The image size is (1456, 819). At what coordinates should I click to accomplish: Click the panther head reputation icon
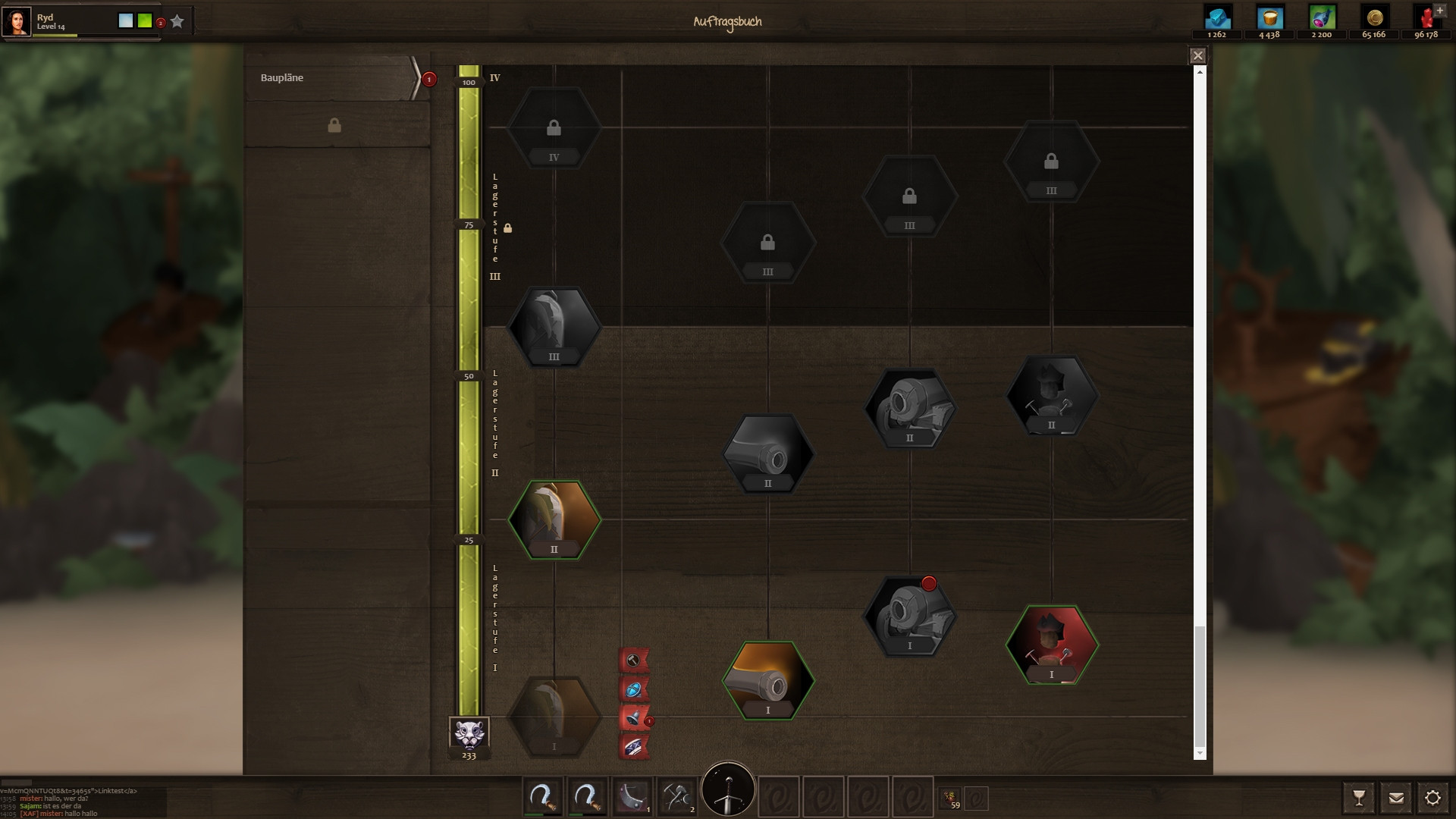469,733
